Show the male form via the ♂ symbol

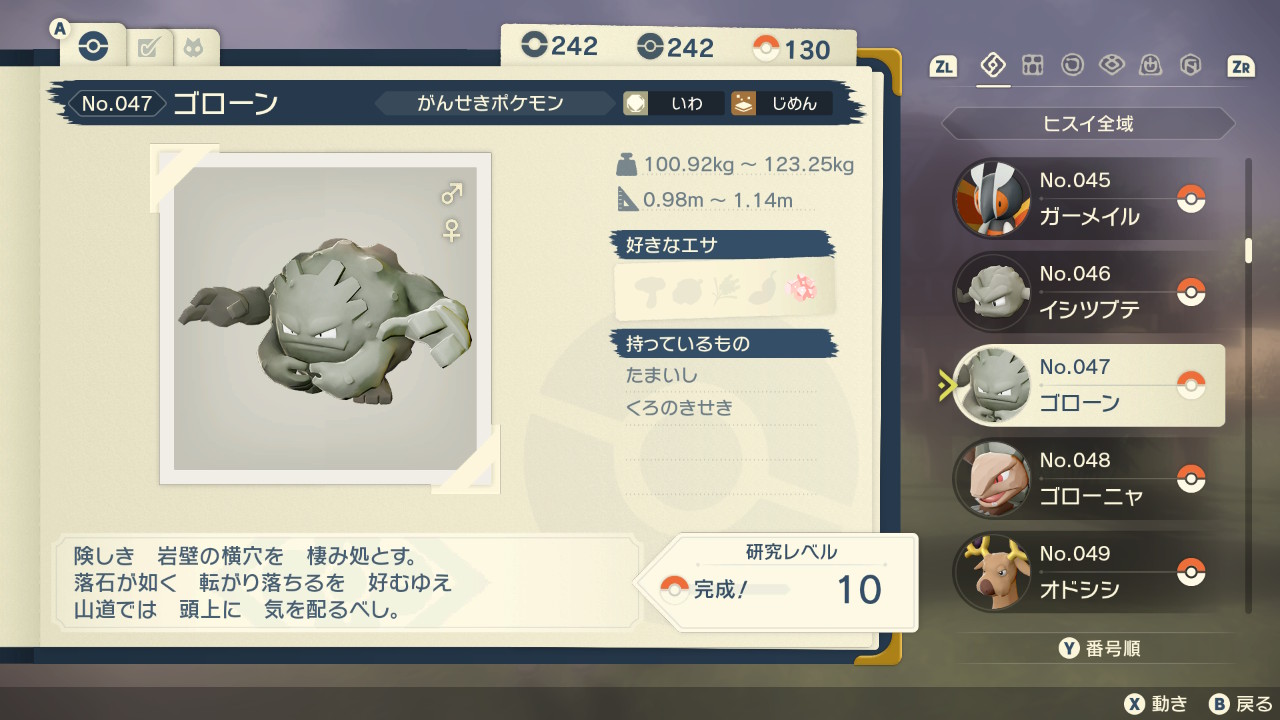coord(452,193)
